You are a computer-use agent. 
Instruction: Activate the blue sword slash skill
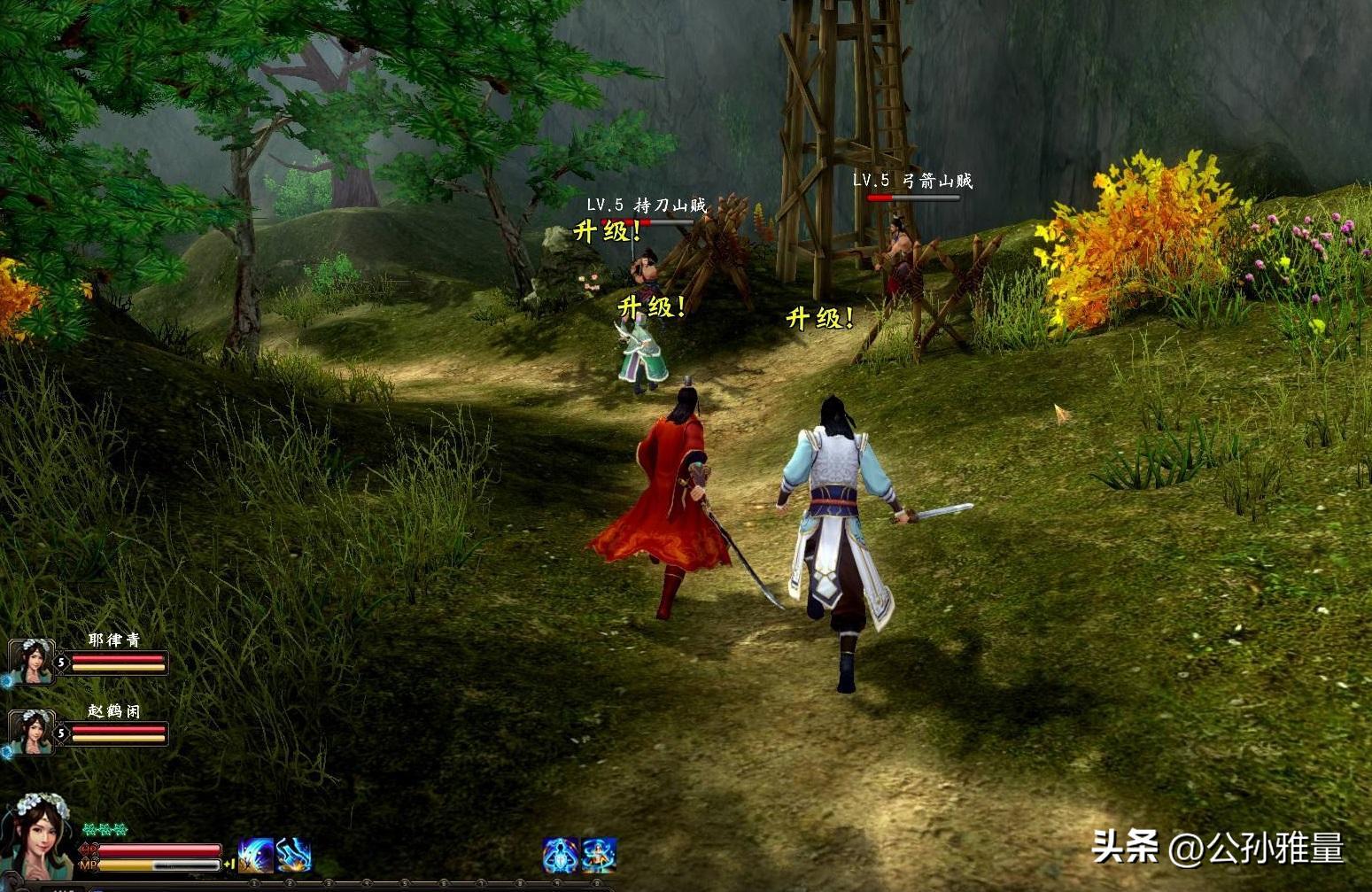[256, 856]
